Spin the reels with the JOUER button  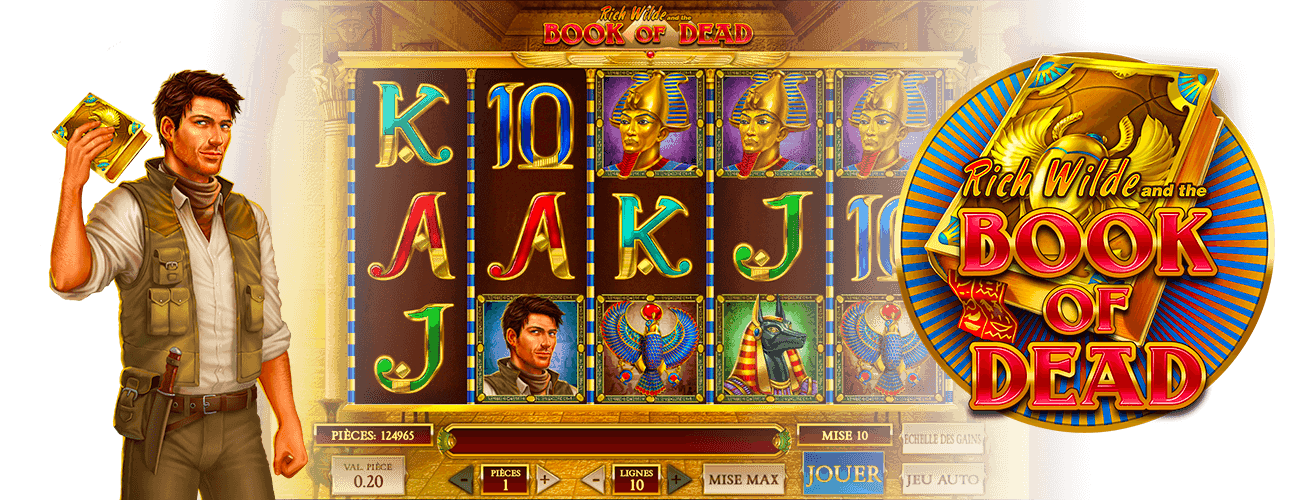[843, 474]
